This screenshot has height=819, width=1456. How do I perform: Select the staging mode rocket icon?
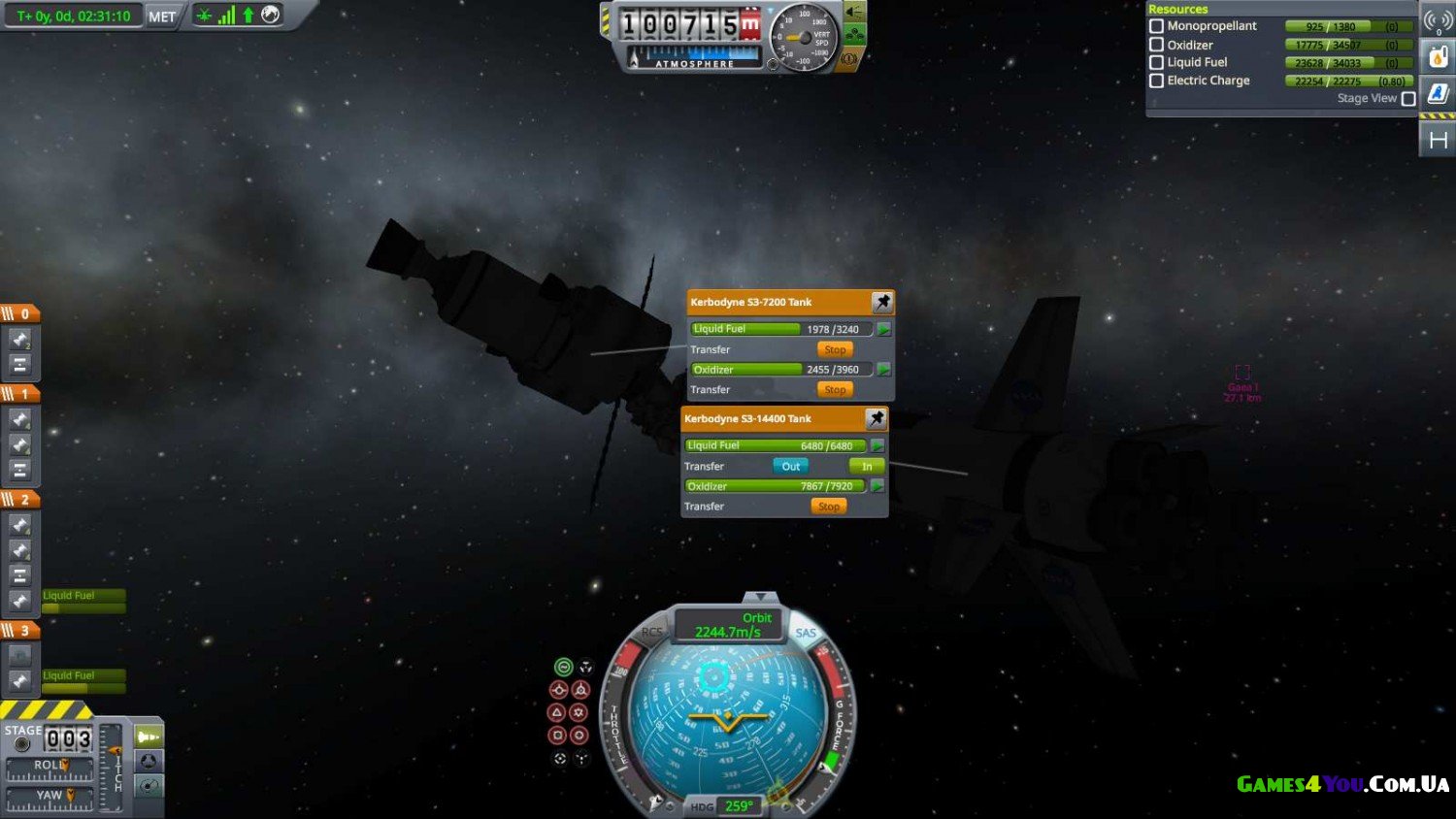(148, 737)
